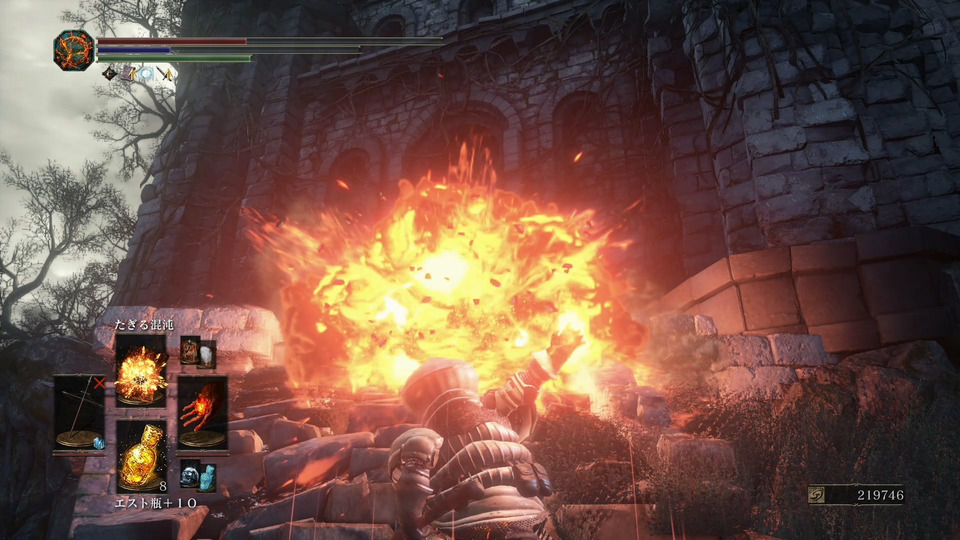Use the Estus Flask item slot
This screenshot has height=540, width=960.
pos(141,455)
